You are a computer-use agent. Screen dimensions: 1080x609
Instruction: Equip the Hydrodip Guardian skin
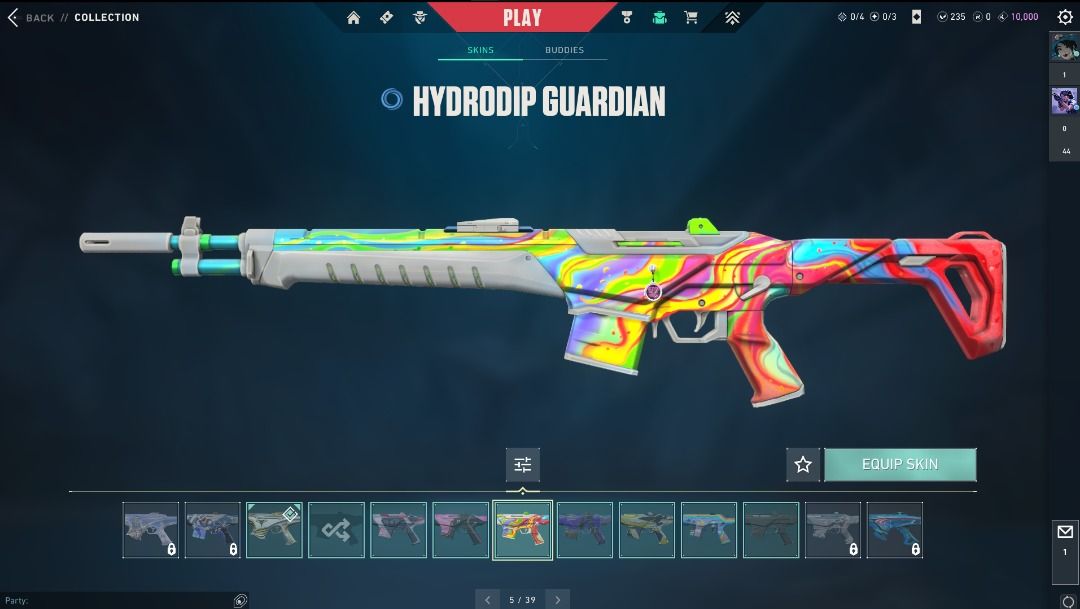click(x=900, y=465)
